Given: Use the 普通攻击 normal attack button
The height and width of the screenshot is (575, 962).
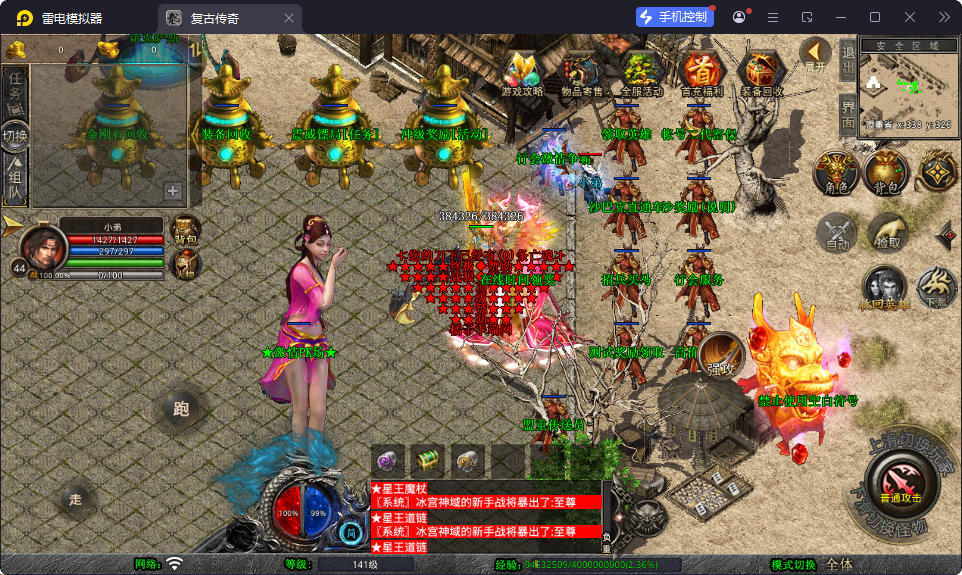Looking at the screenshot, I should [900, 482].
